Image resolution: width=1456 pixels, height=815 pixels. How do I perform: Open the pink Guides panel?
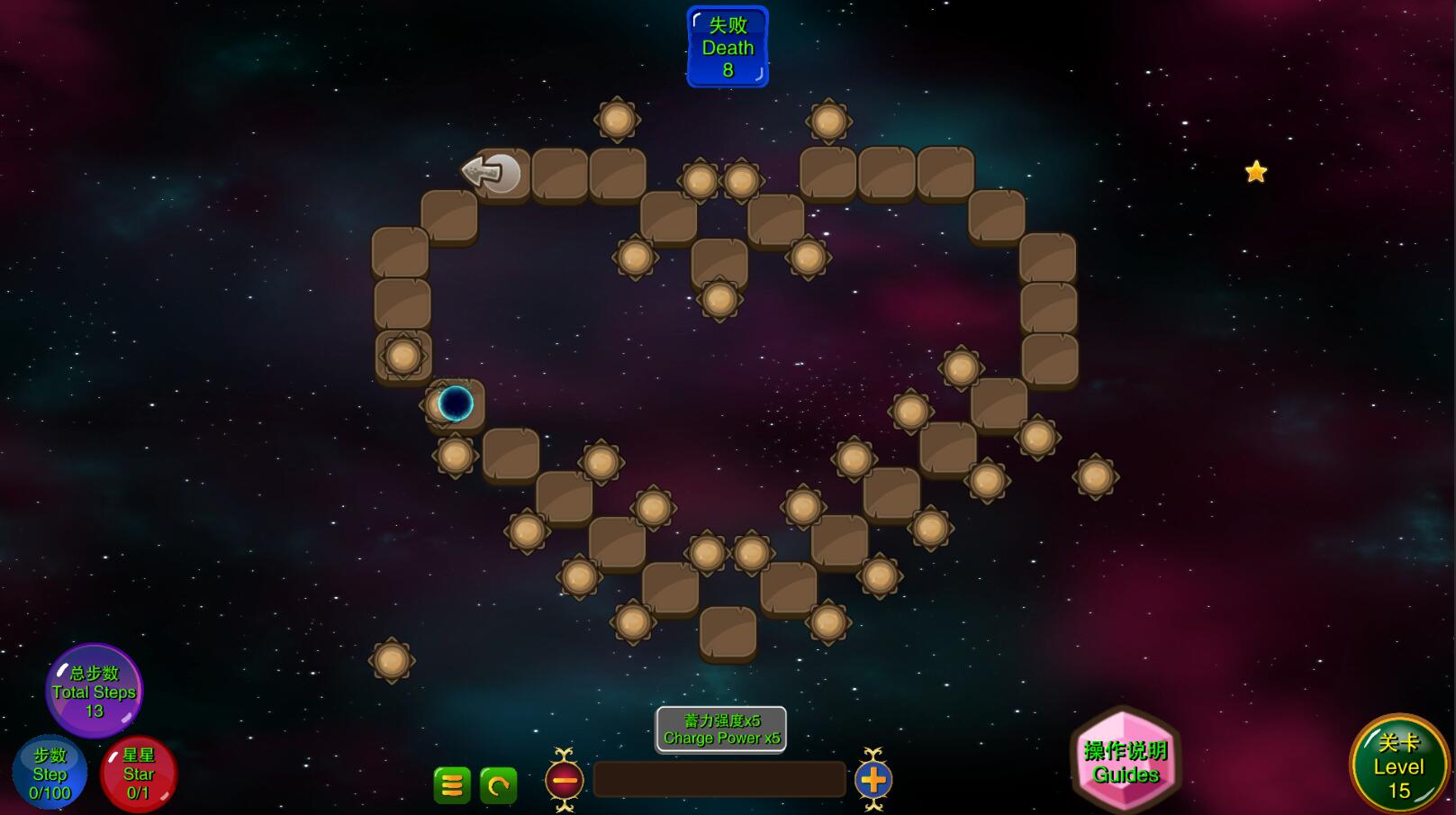1126,762
